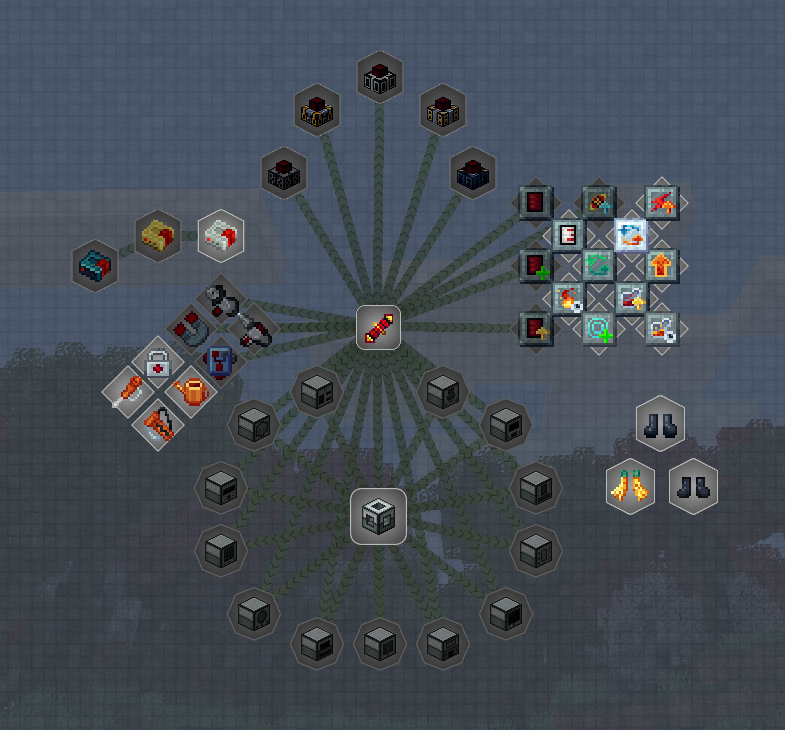Select the blue tank quest node
Viewport: 785px width, 730px height.
tap(221, 359)
